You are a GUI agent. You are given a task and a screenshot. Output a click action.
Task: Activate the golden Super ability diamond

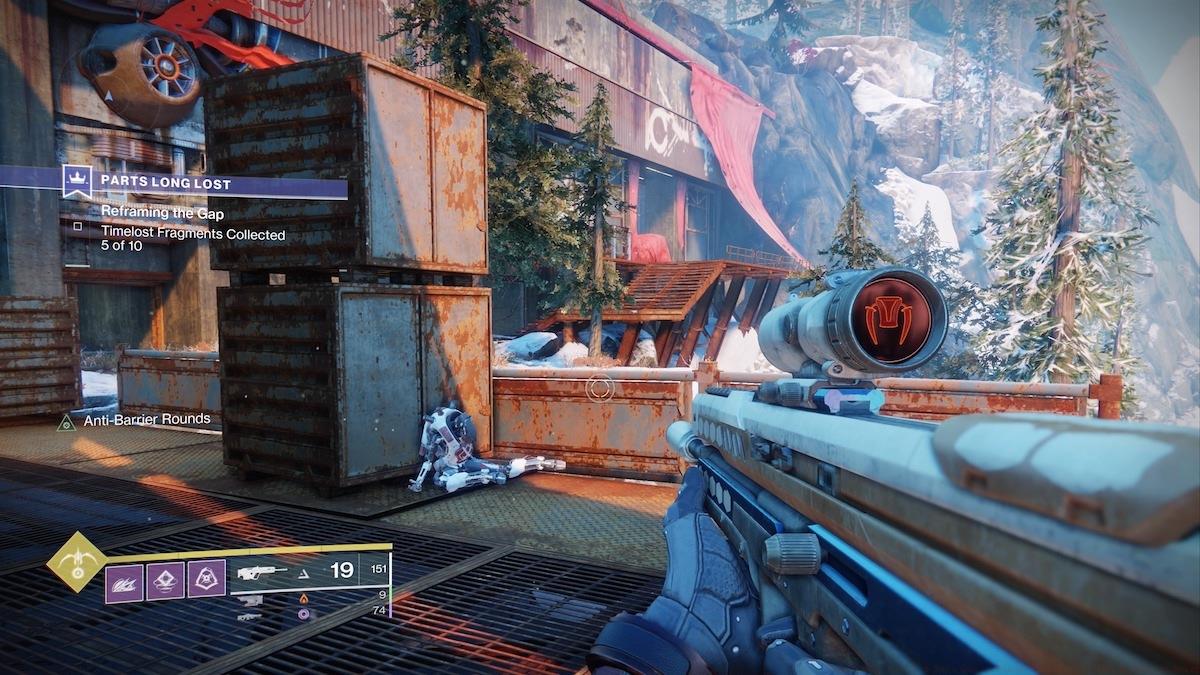pos(76,561)
